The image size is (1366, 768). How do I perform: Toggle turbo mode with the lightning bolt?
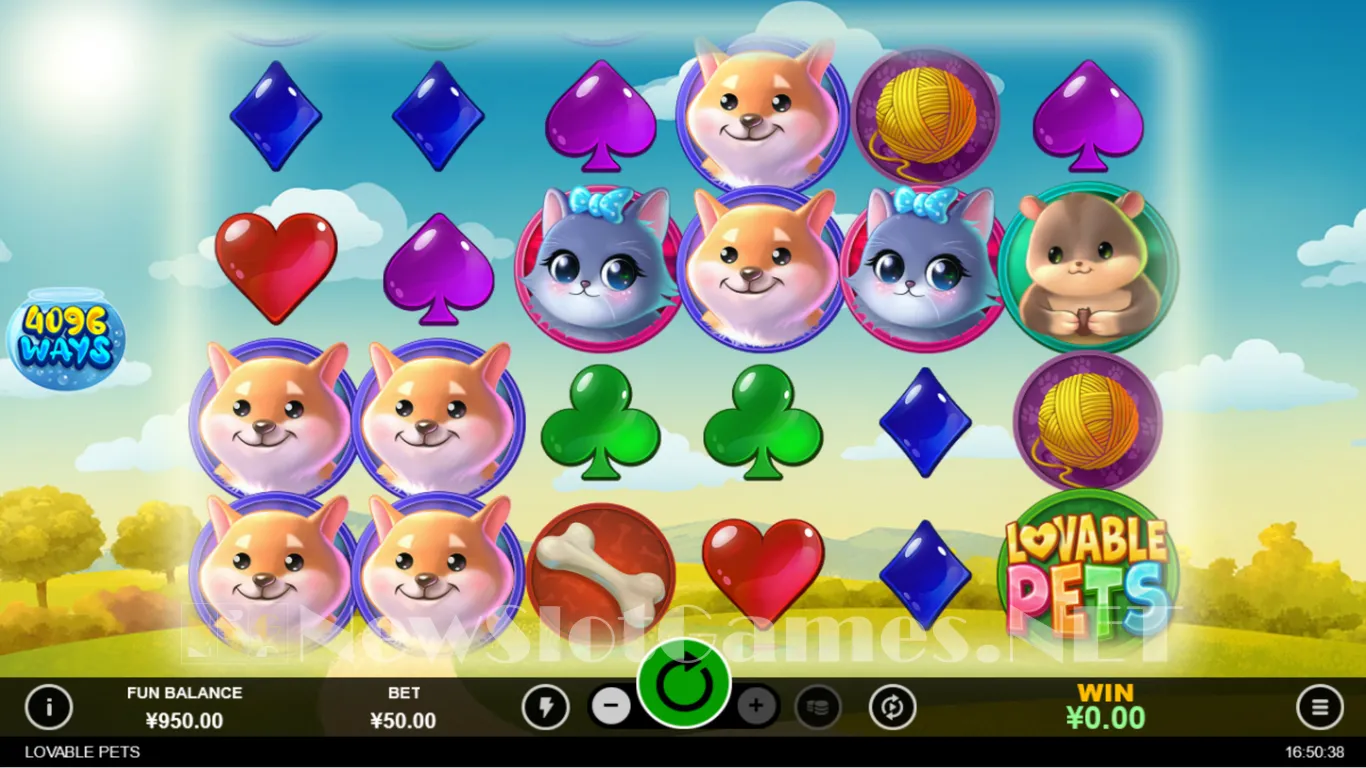coord(545,708)
